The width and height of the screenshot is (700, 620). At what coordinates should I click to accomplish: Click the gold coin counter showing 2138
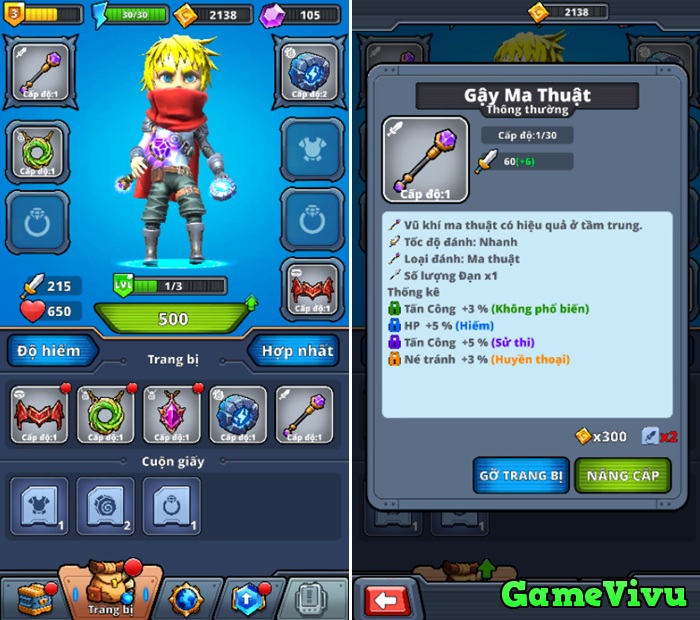tap(208, 15)
